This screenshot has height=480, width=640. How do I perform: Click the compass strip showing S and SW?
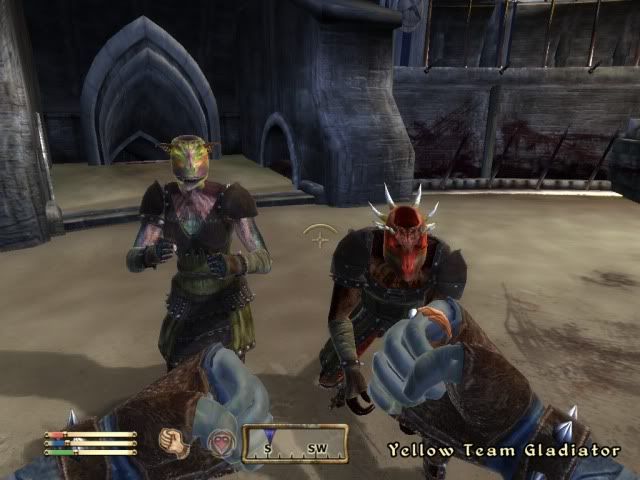click(x=295, y=443)
